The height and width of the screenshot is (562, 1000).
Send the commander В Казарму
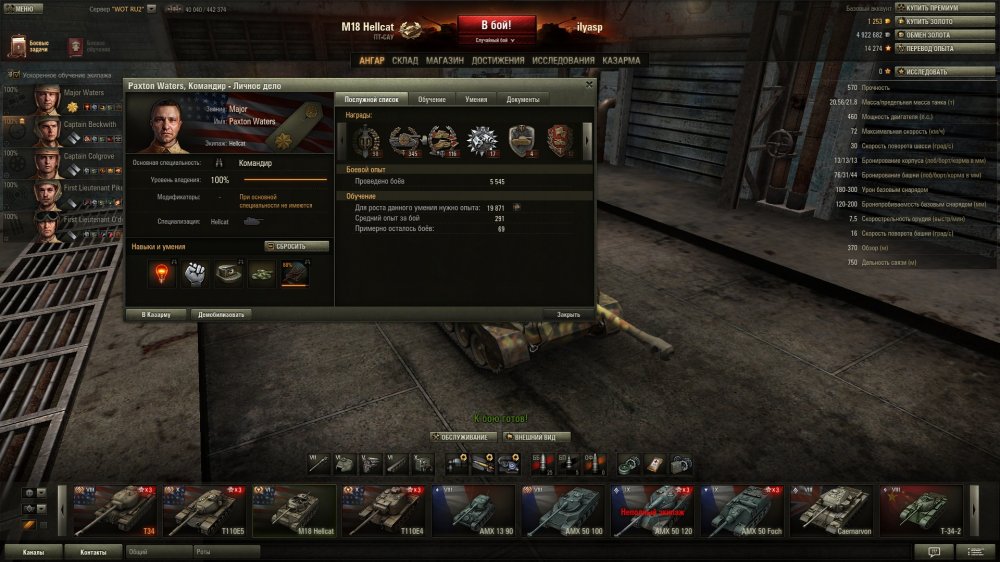[156, 314]
